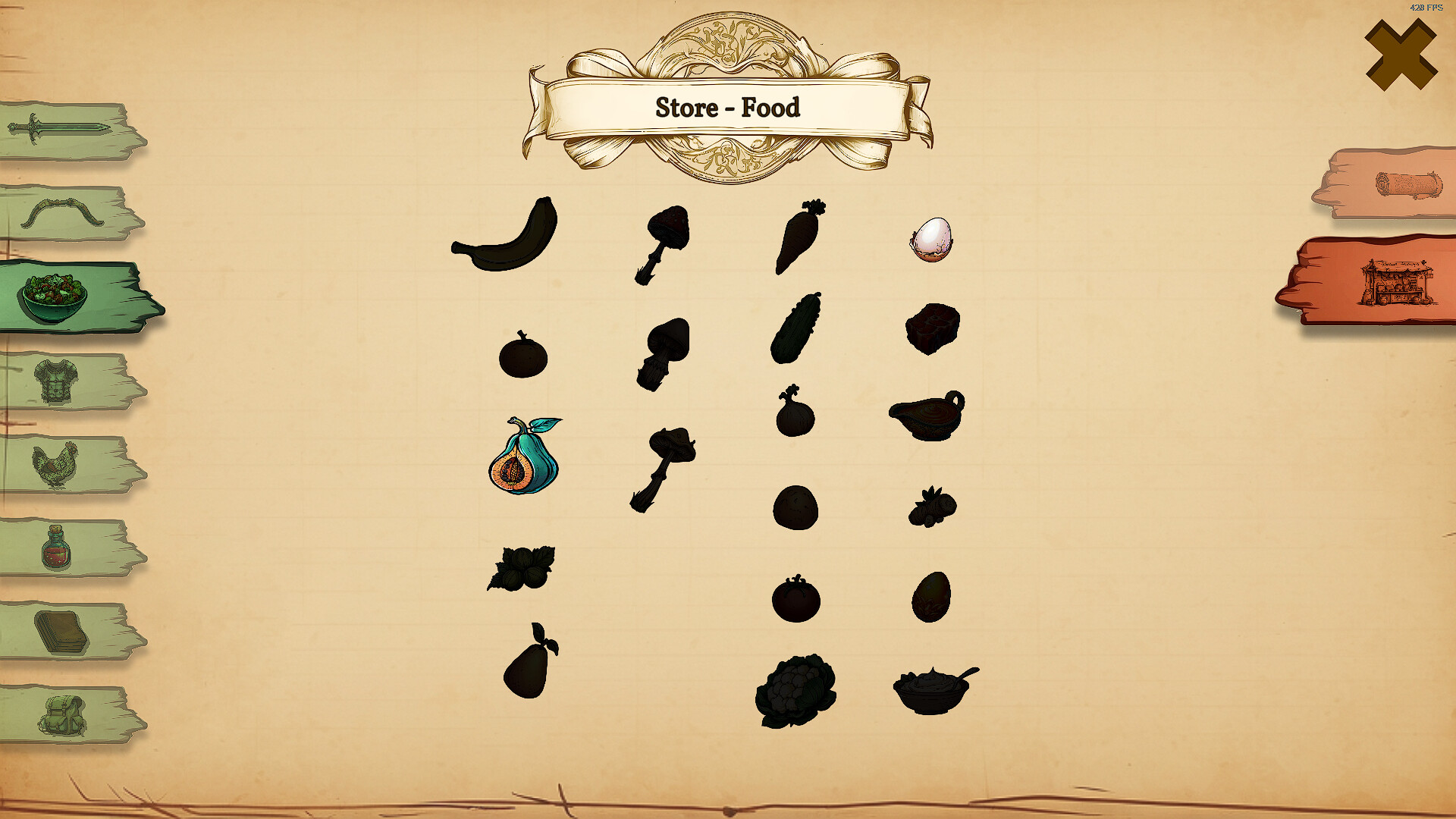The width and height of the screenshot is (1456, 819).
Task: Select the porridge bowl silhouette
Action: (x=933, y=690)
